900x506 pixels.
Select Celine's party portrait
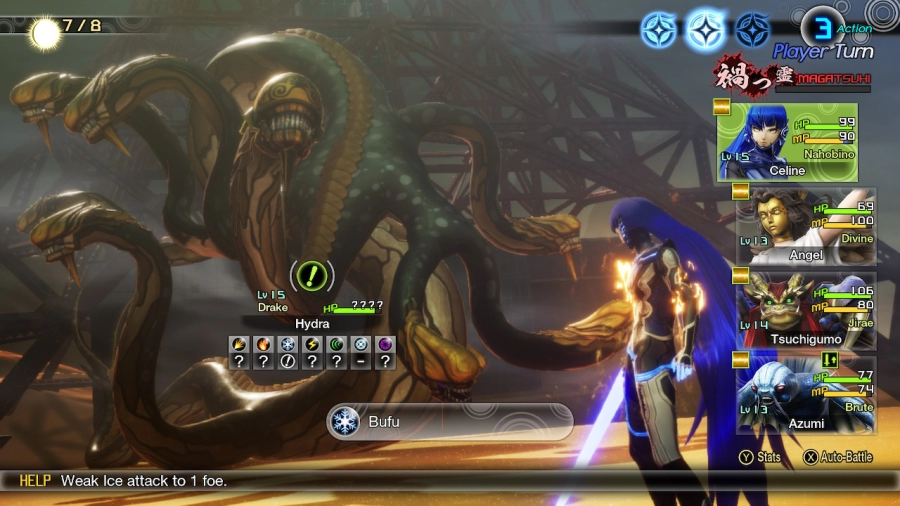(787, 141)
